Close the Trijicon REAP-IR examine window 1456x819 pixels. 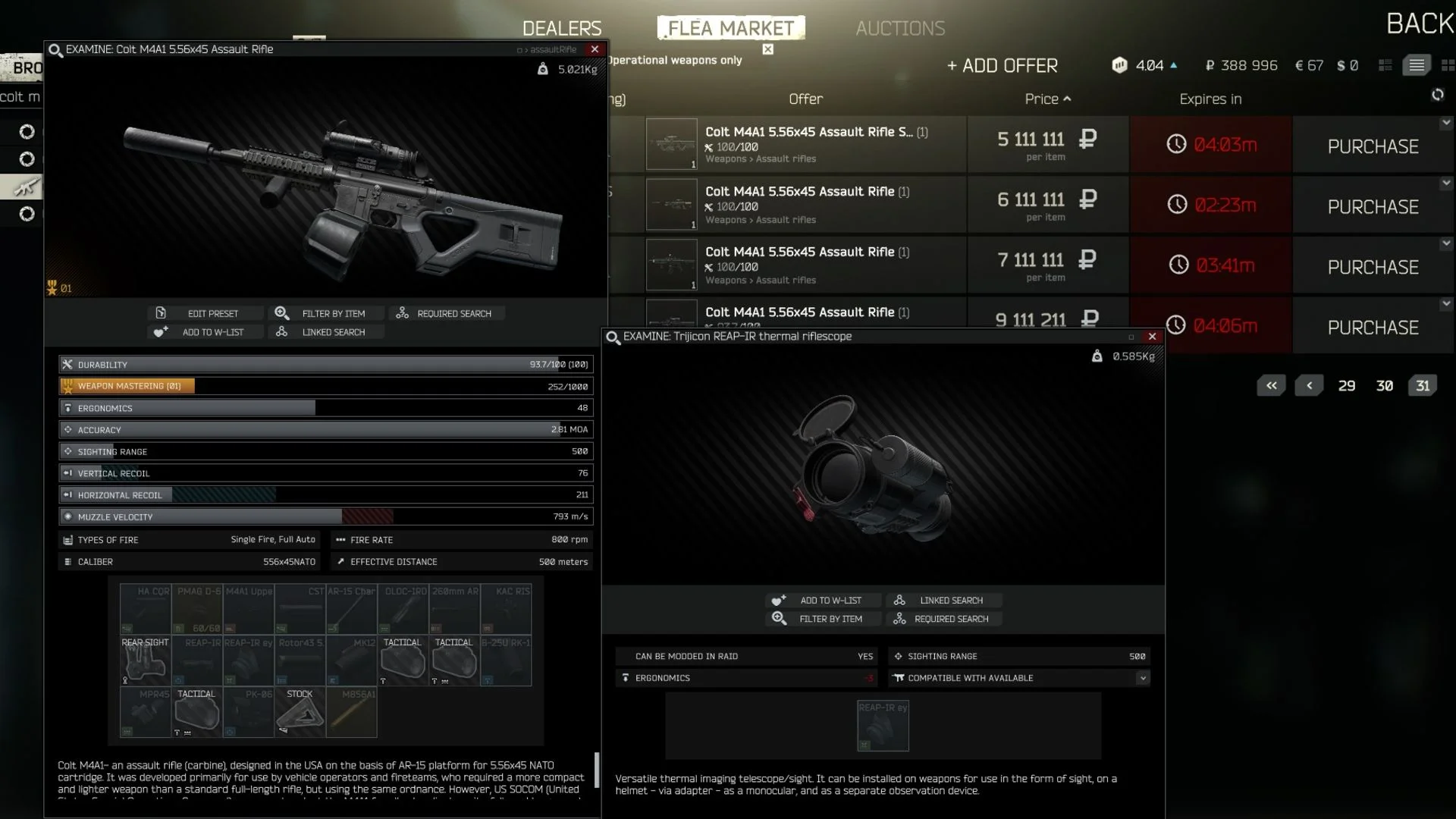click(x=1153, y=337)
